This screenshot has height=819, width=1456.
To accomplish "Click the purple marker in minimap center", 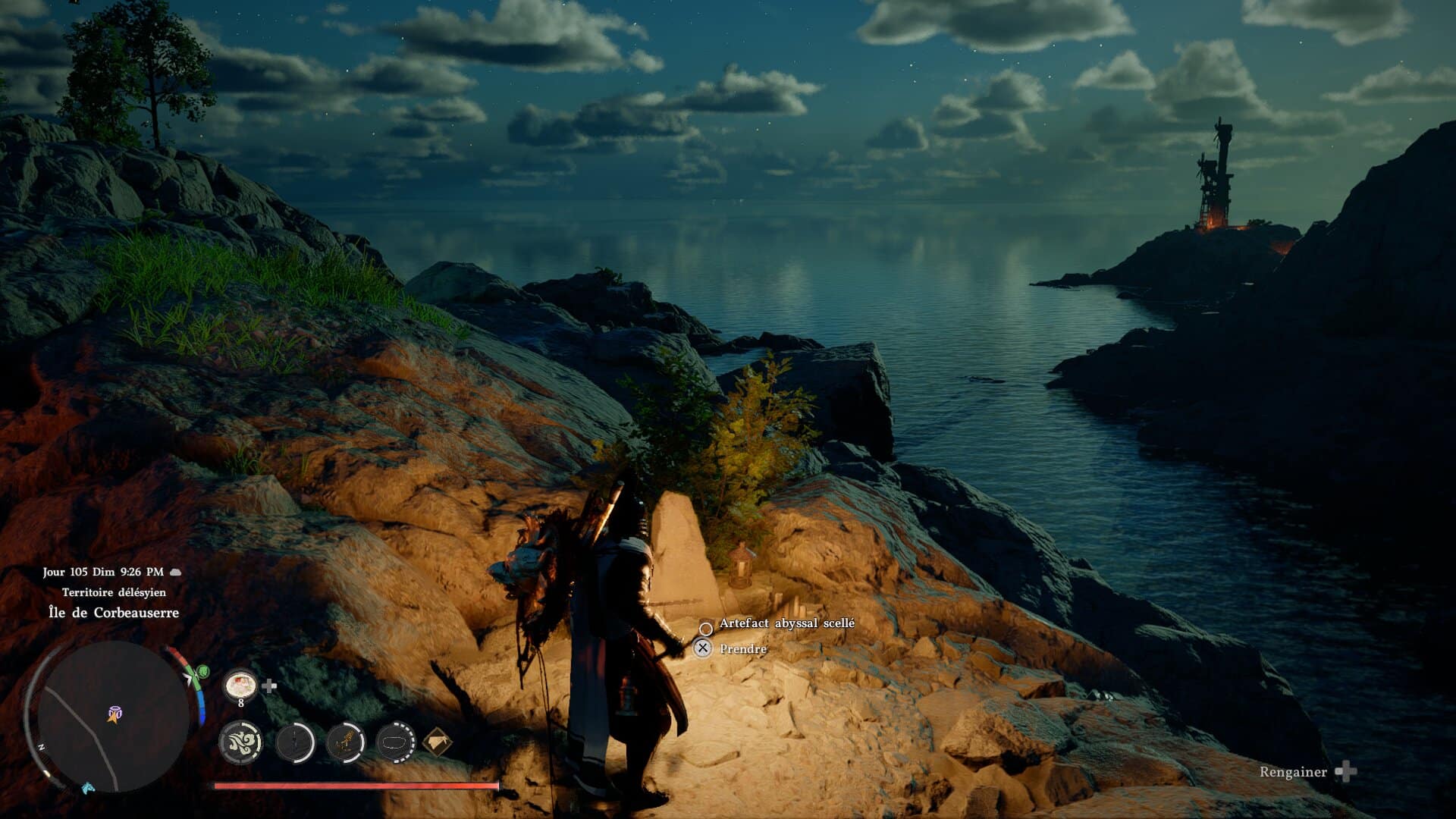I will (x=115, y=713).
